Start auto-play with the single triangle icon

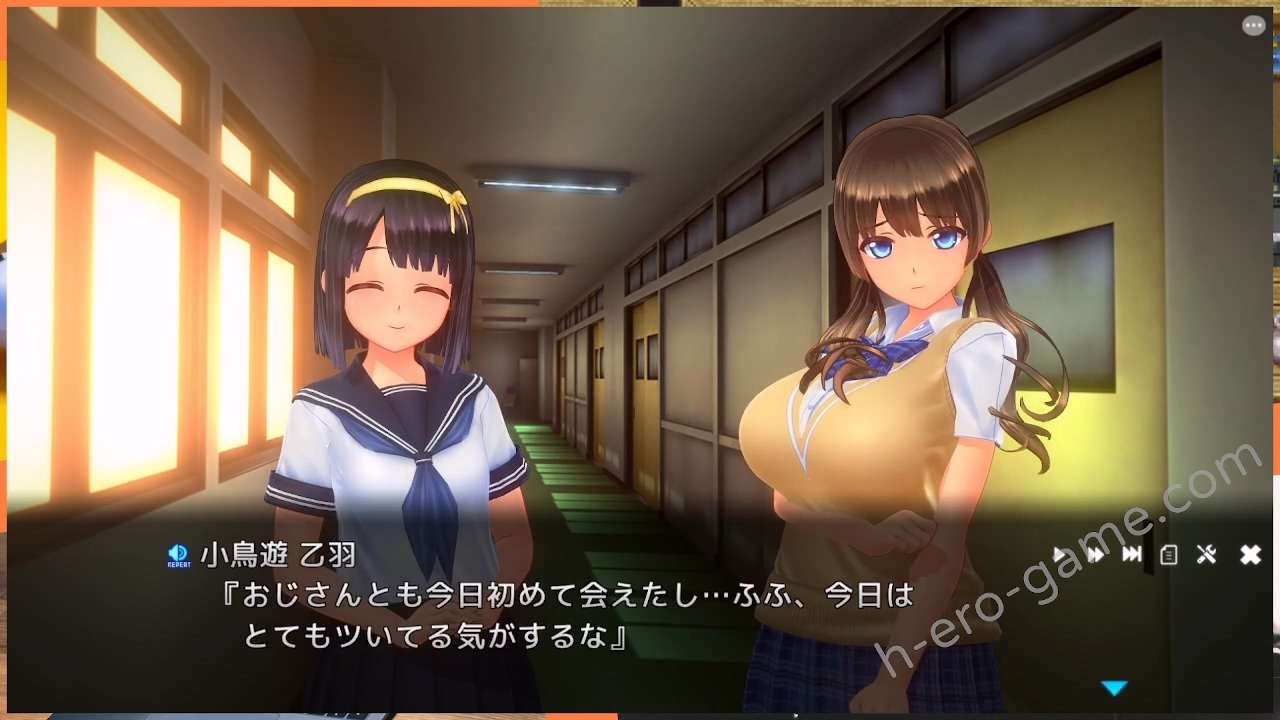1060,554
